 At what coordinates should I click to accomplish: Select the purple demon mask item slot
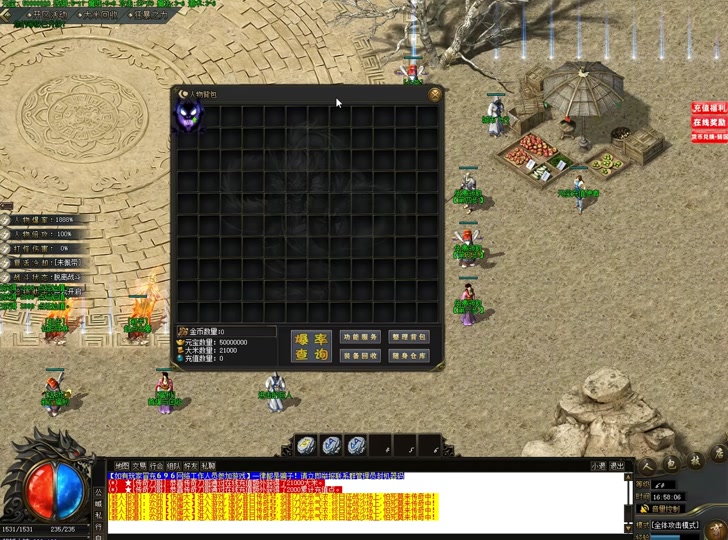click(x=187, y=117)
